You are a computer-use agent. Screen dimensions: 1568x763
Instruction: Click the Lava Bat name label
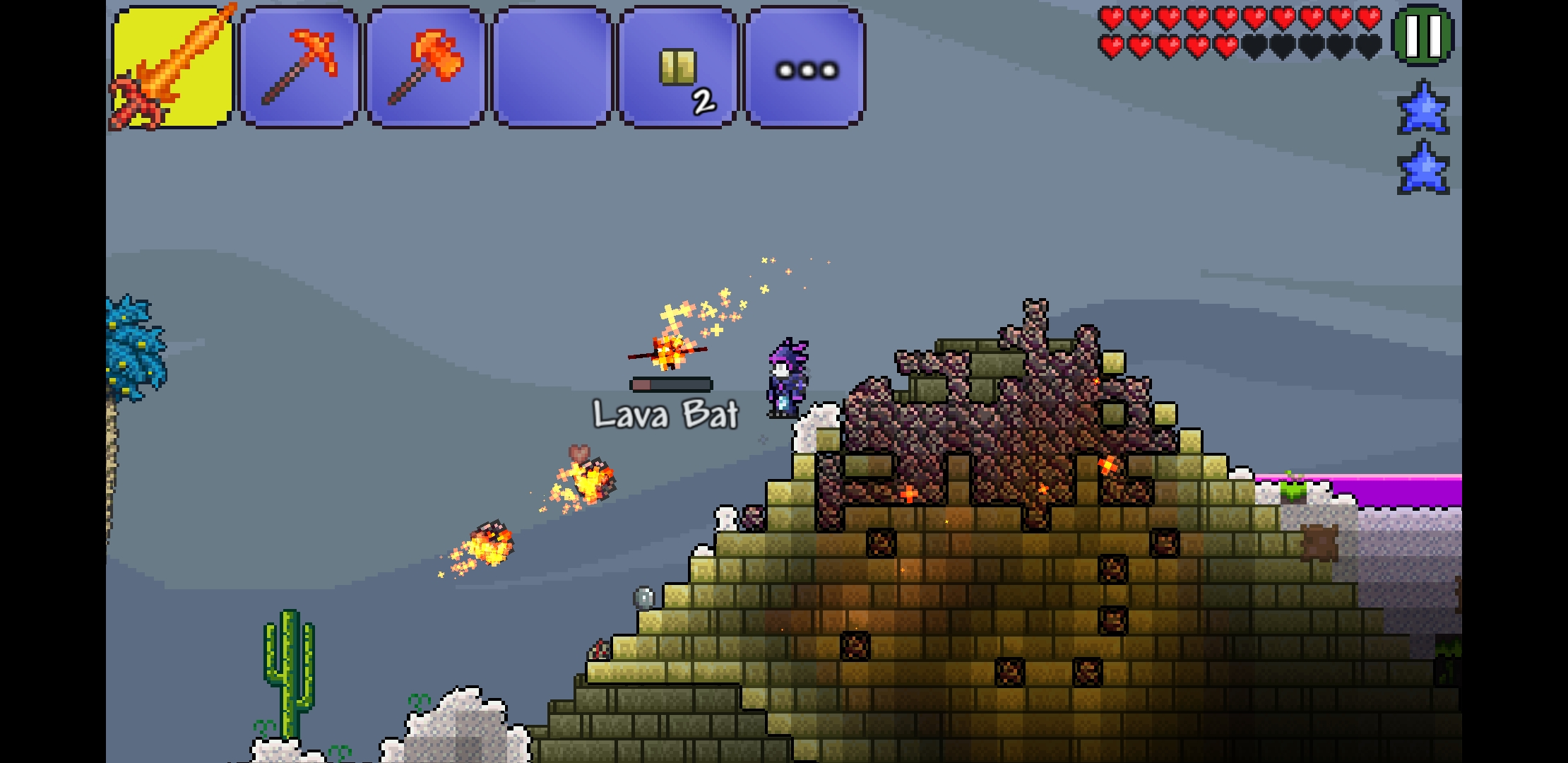(x=665, y=416)
